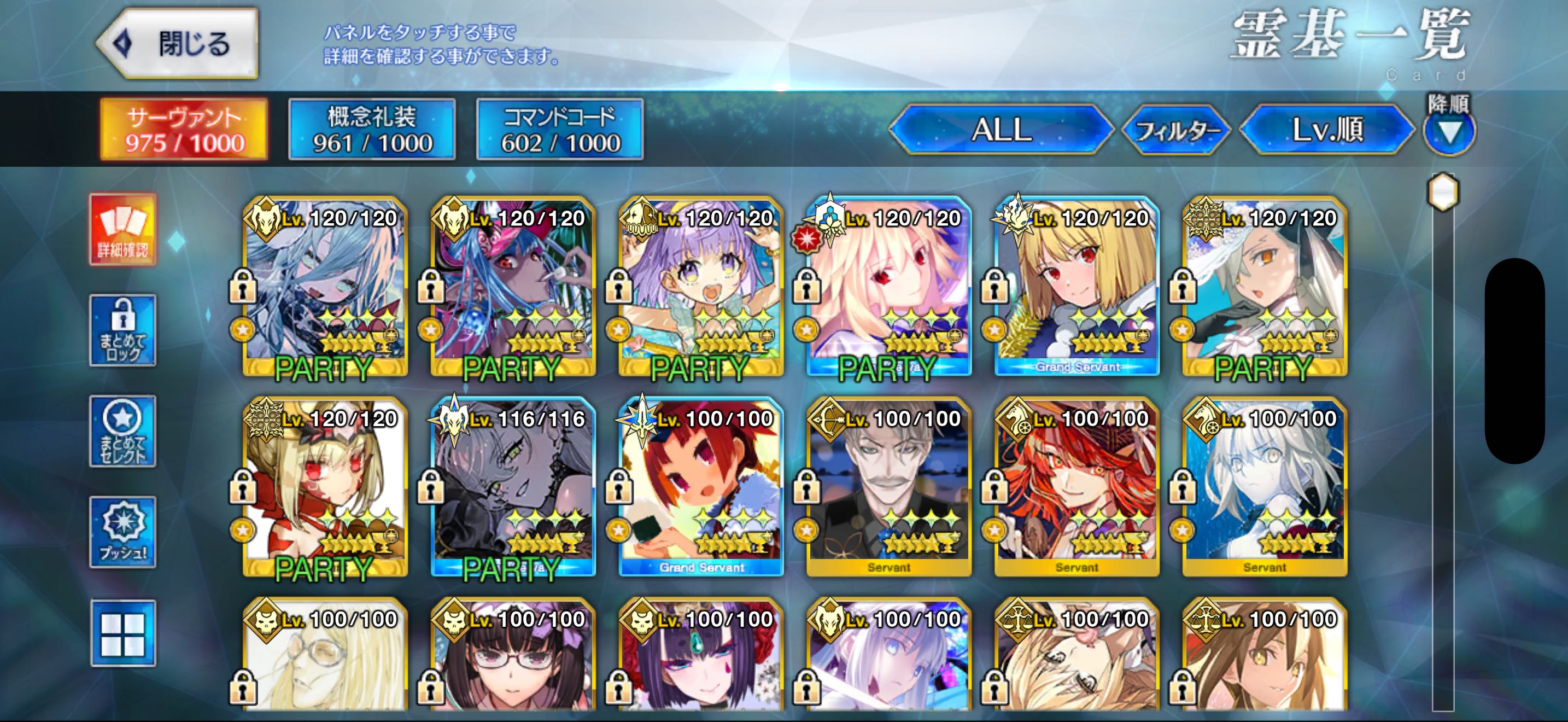This screenshot has height=722, width=1568.
Task: Open the mustached archer Lv.100 card
Action: [888, 487]
